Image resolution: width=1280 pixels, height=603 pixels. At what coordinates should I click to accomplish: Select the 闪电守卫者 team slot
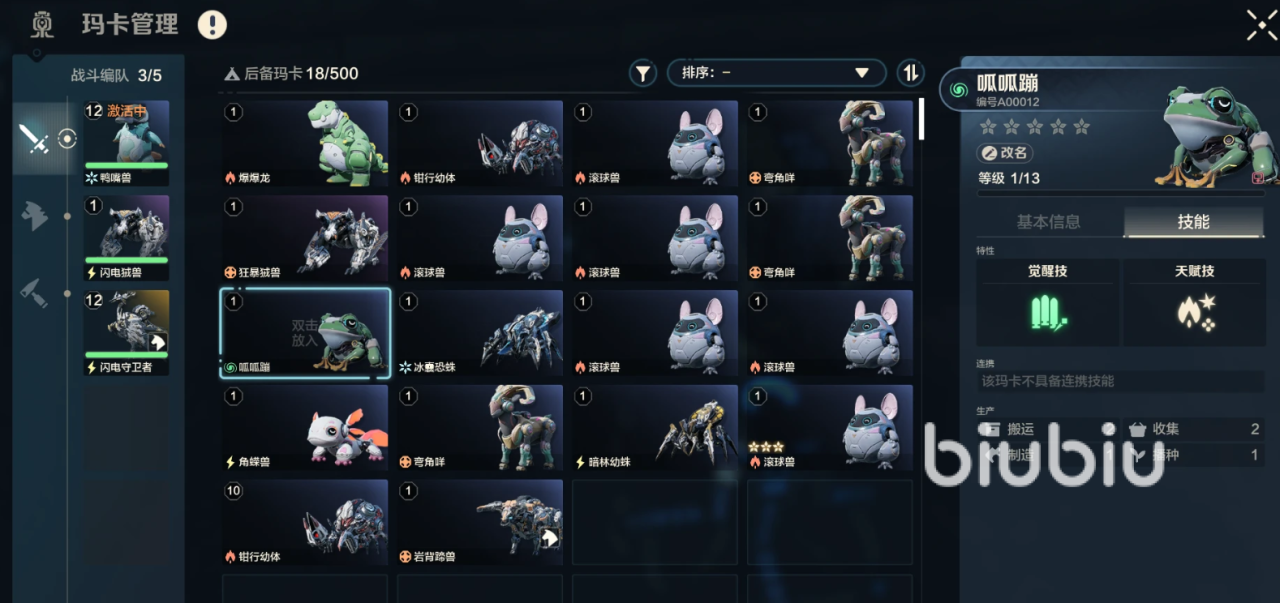tap(127, 333)
